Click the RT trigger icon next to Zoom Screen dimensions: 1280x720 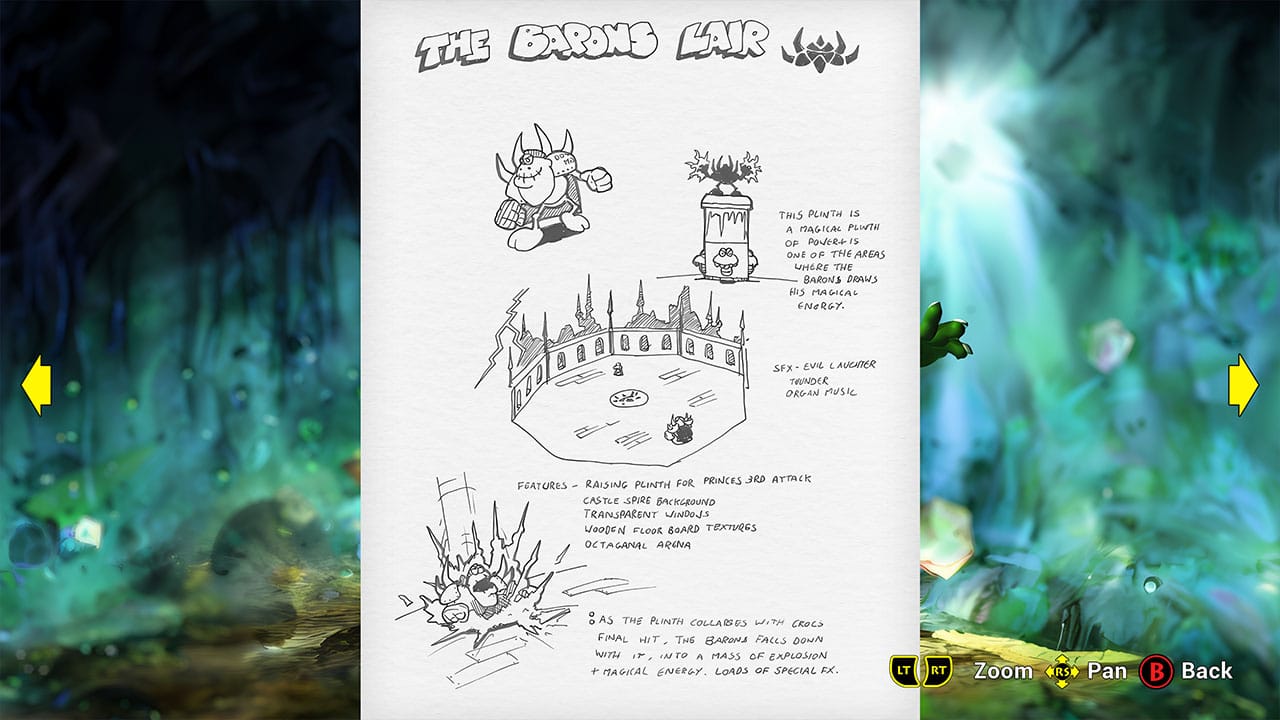tap(940, 671)
